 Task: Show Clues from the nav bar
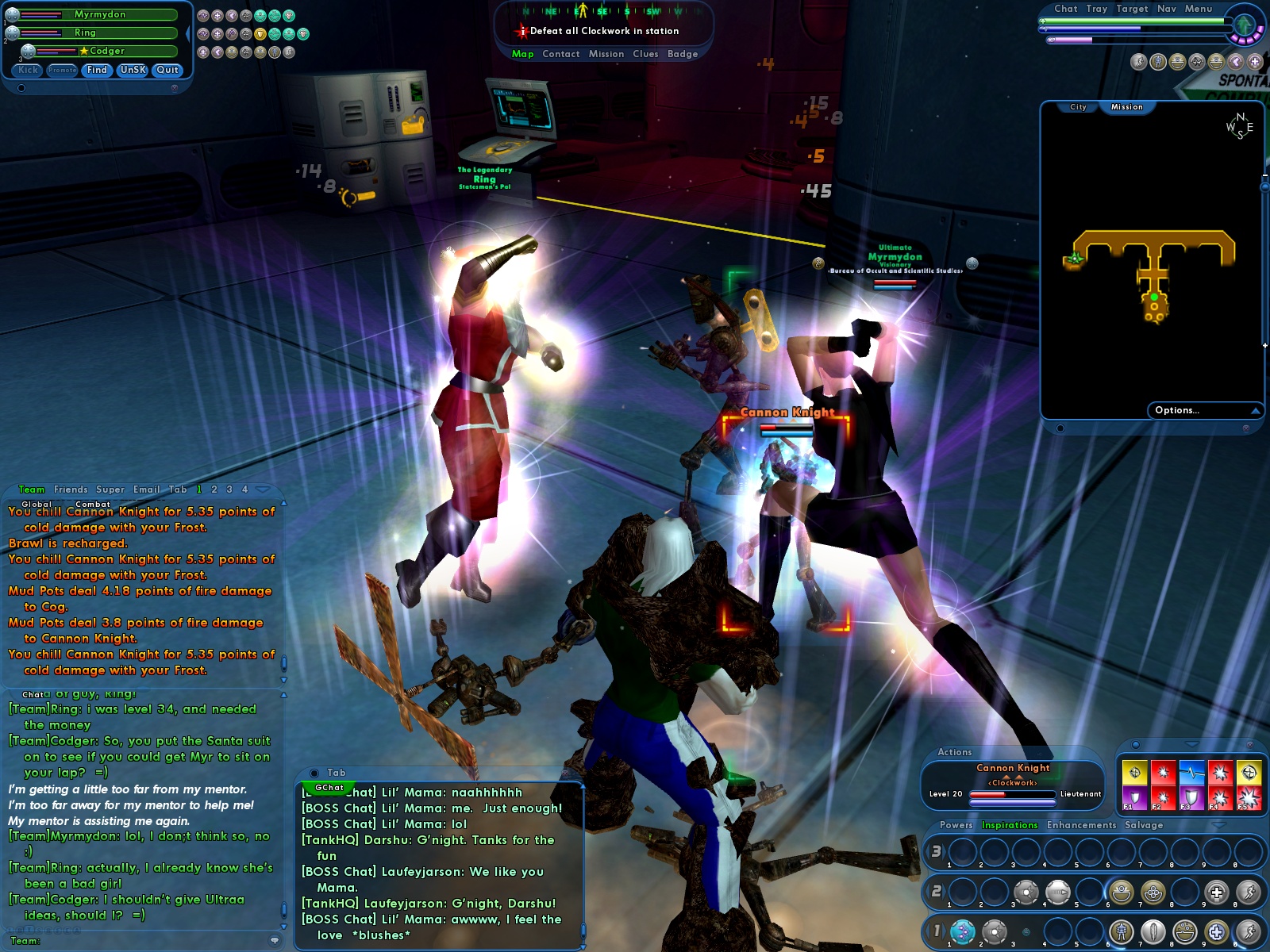(x=645, y=54)
